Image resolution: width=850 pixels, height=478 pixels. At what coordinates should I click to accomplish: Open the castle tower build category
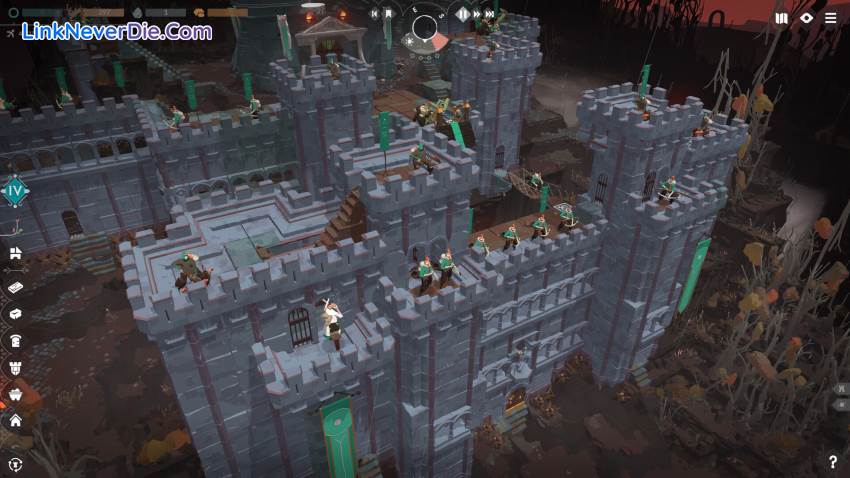point(16,367)
